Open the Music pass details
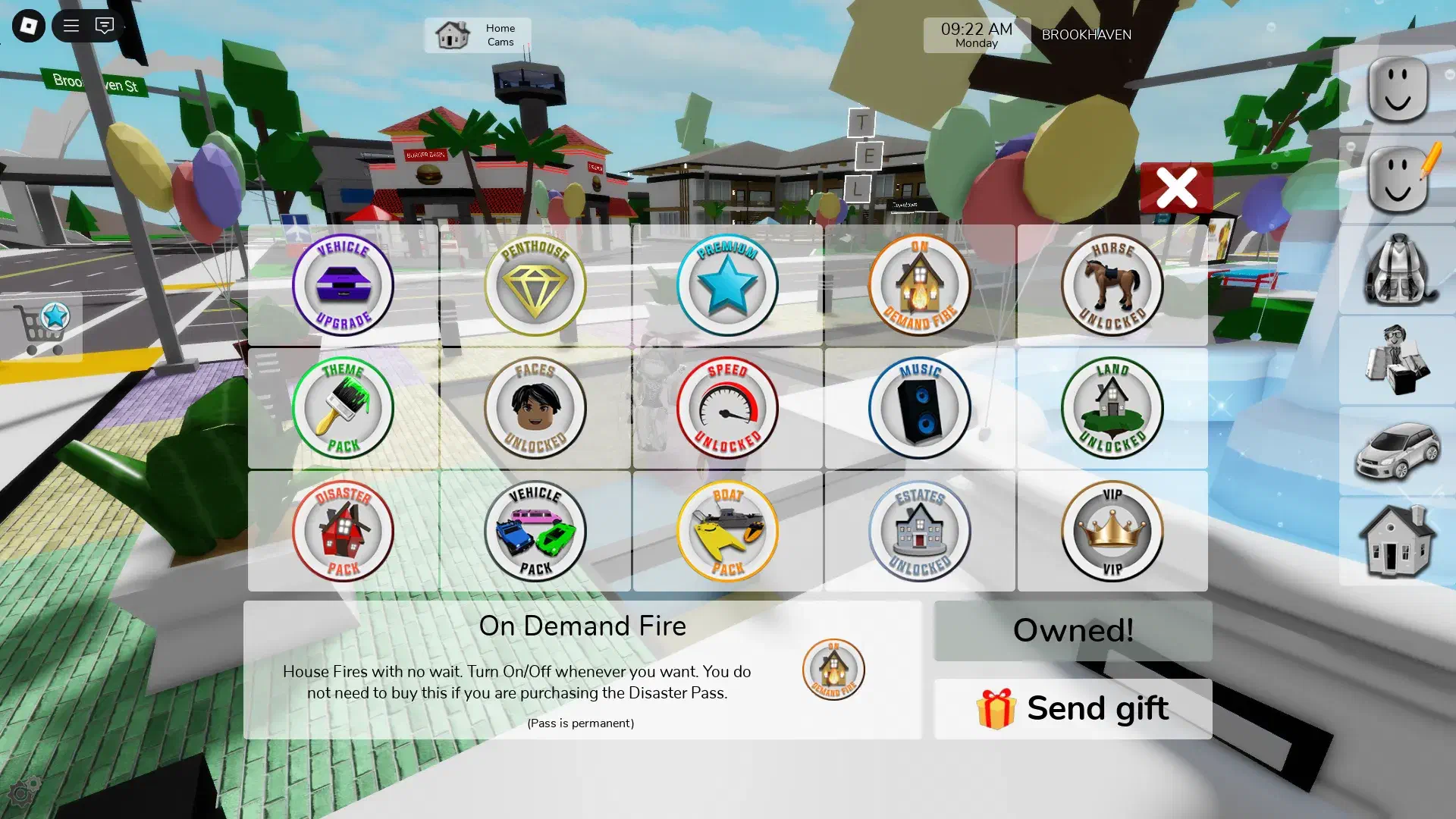 919,408
